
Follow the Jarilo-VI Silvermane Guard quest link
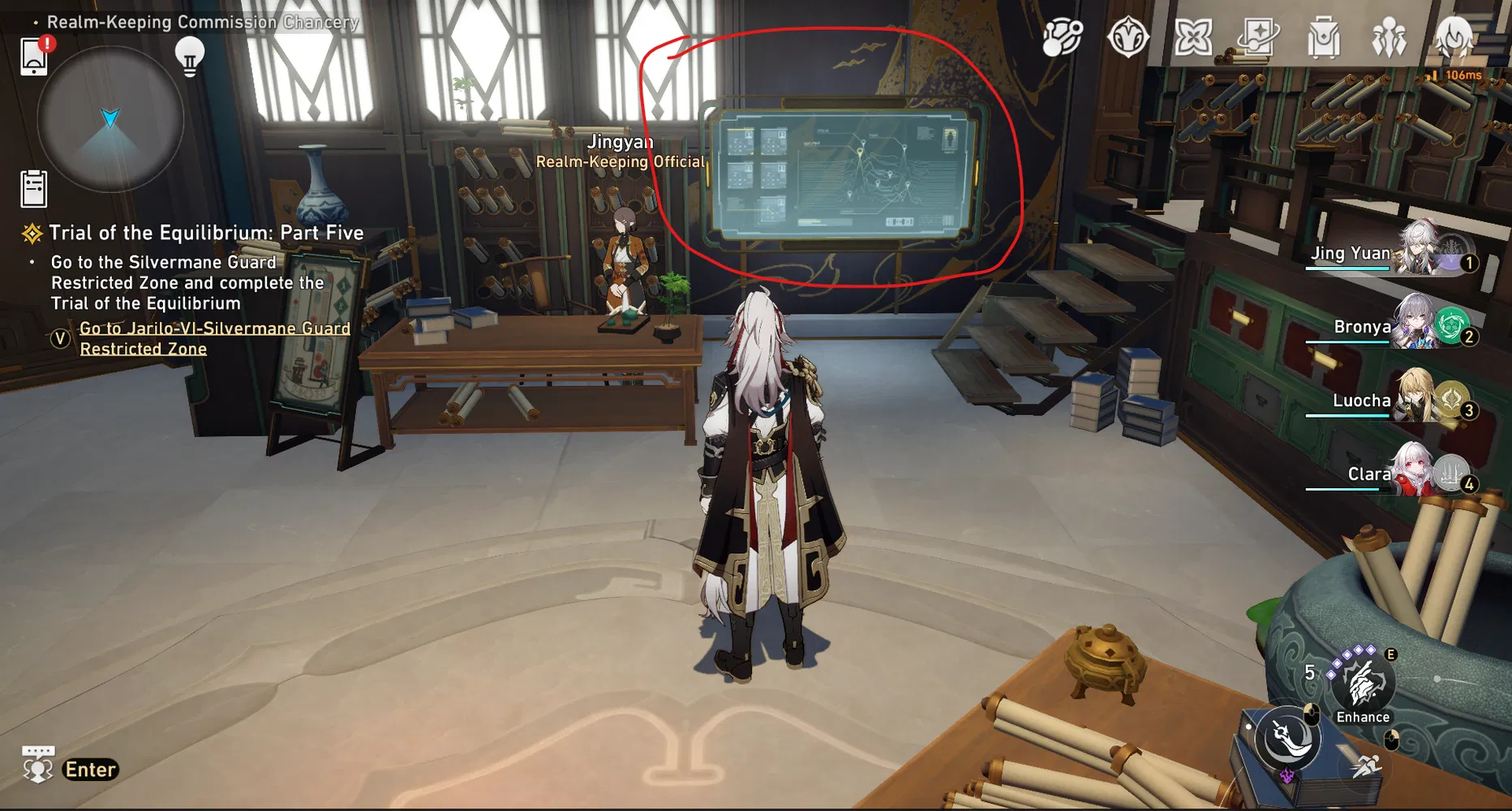tap(213, 339)
